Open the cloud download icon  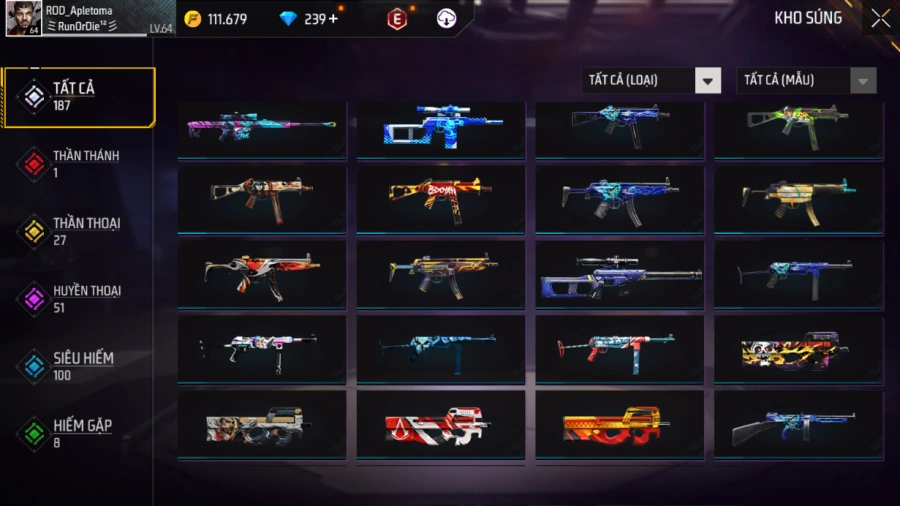[447, 19]
